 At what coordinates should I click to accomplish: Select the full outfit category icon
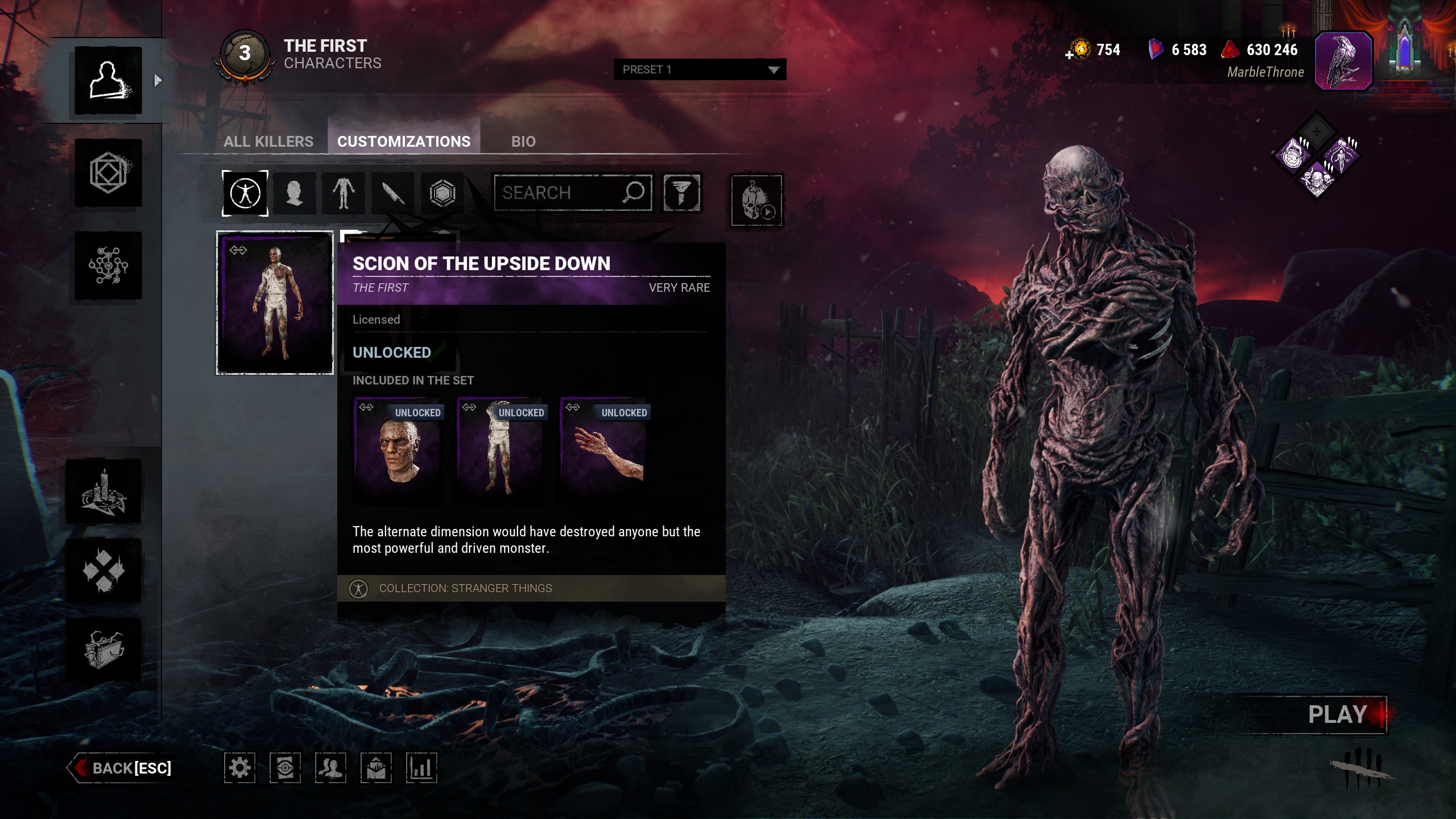click(245, 193)
